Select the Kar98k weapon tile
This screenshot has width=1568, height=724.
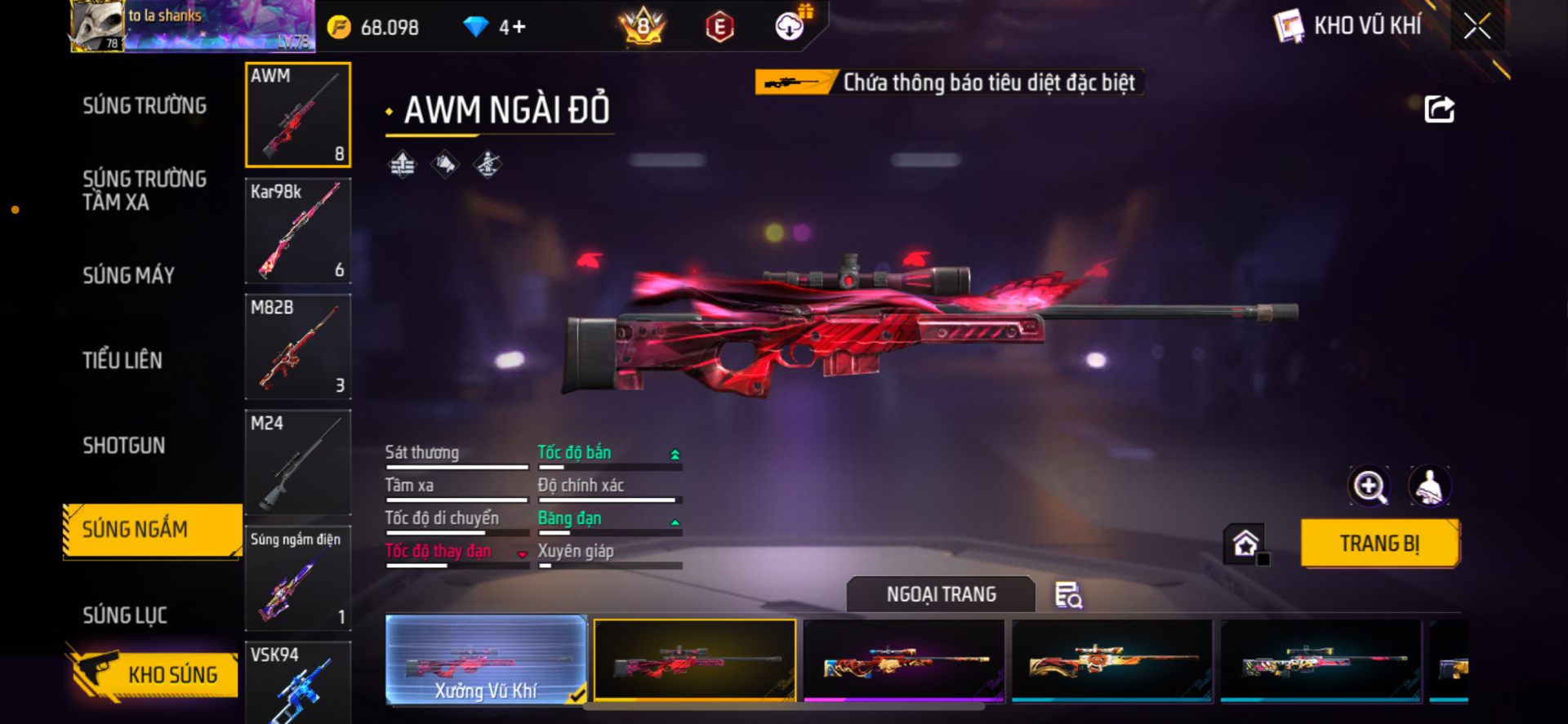tap(298, 231)
